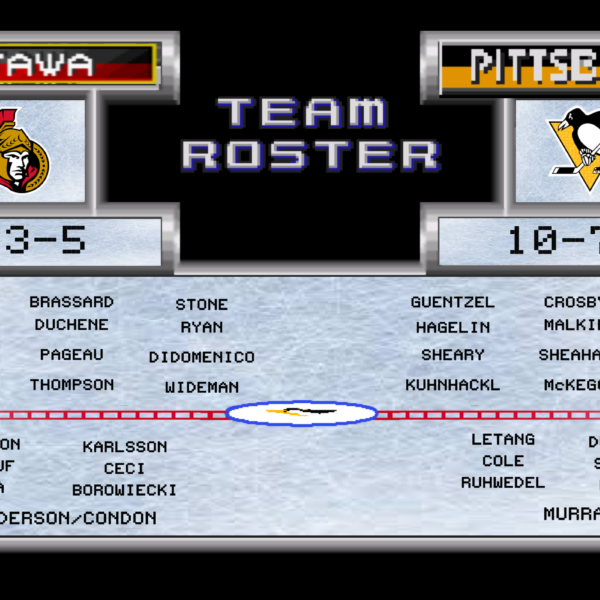Pick Kuhnhackl on the Pittsburgh roster
This screenshot has width=600, height=600.
pos(453,385)
